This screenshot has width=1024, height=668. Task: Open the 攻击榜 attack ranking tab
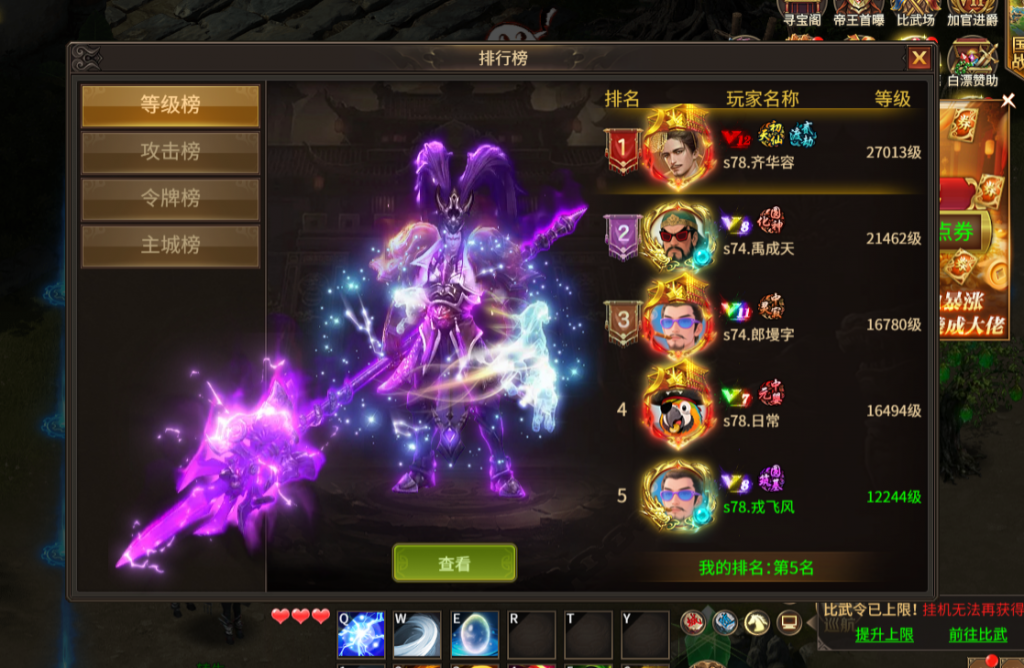point(170,152)
